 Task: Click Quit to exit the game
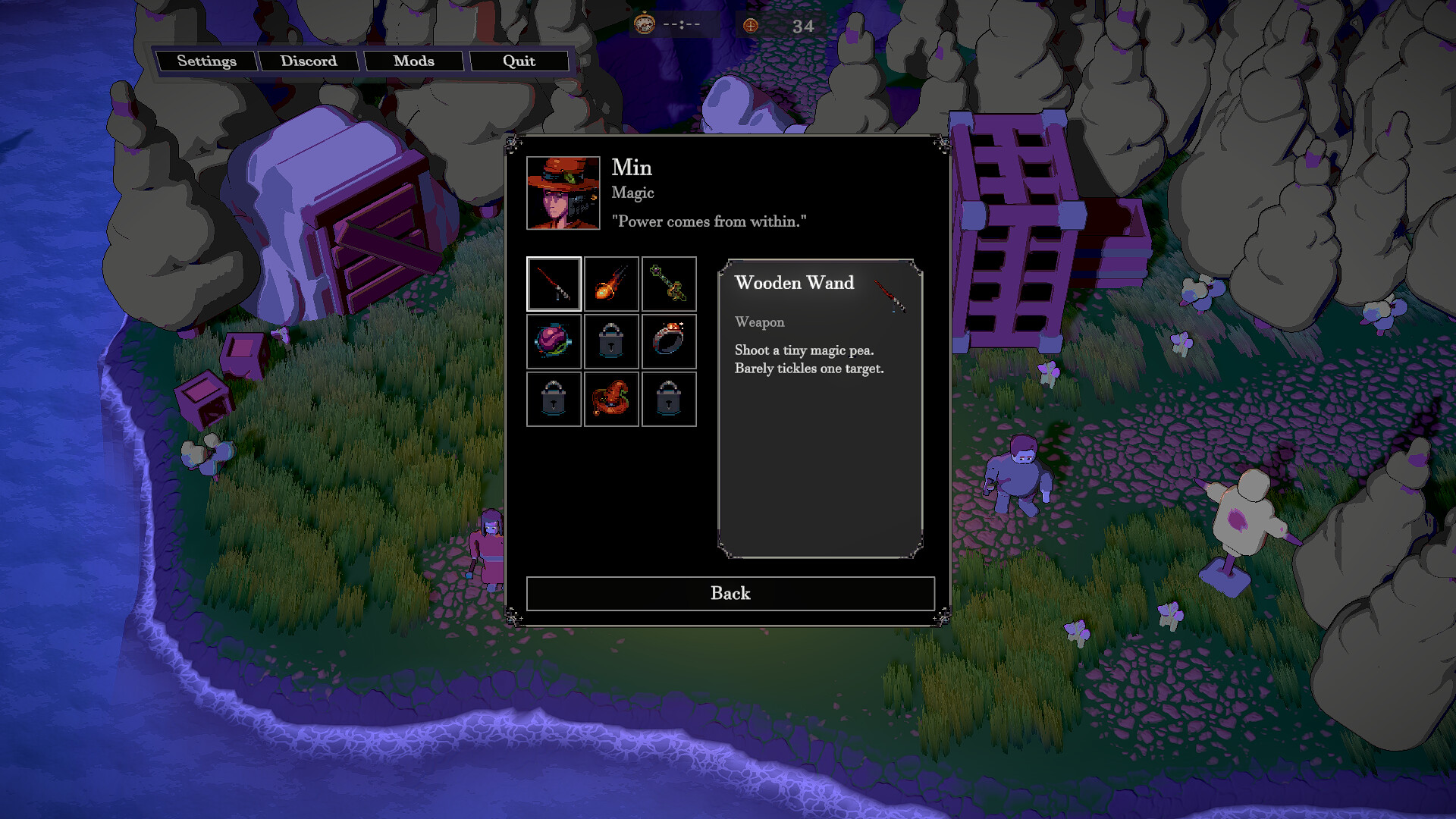(x=519, y=61)
